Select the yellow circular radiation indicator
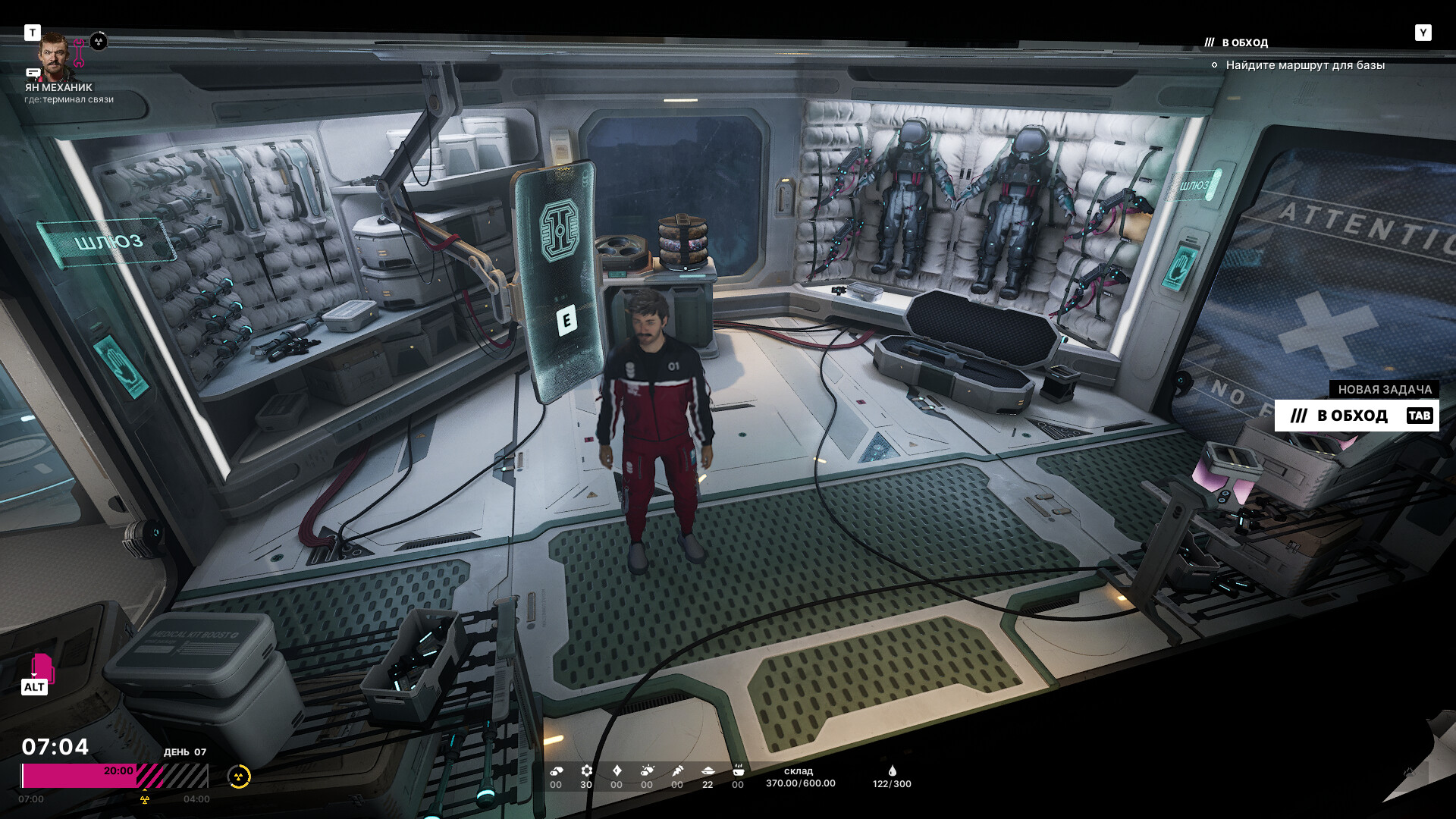 [239, 777]
